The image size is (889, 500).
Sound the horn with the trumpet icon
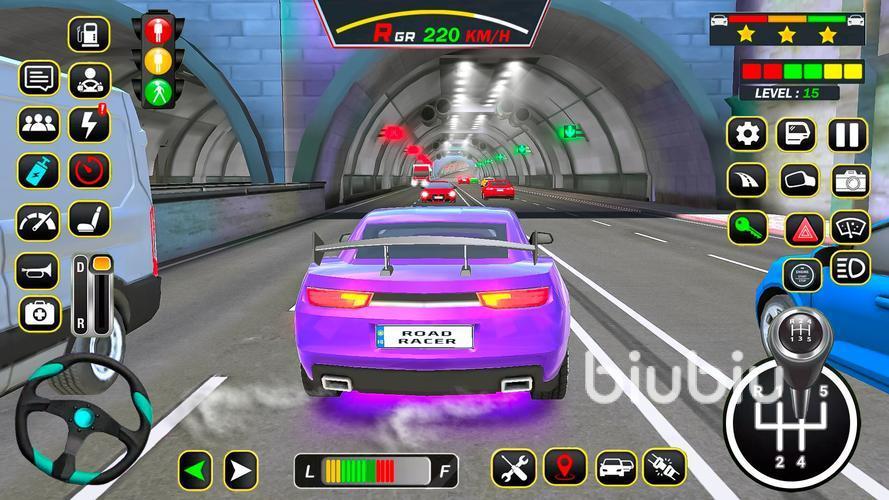(x=37, y=270)
